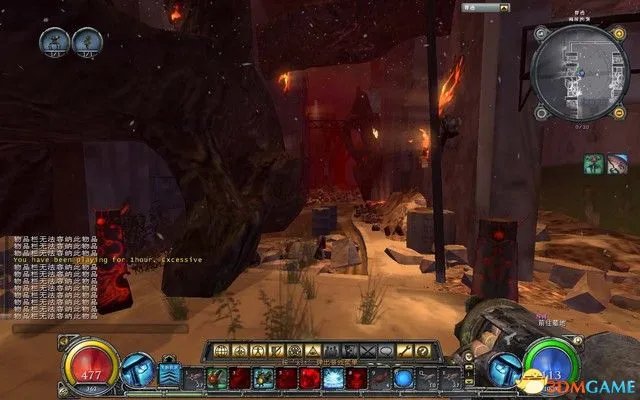Click the question mark help button
This screenshot has height=400, width=640.
pos(423,350)
